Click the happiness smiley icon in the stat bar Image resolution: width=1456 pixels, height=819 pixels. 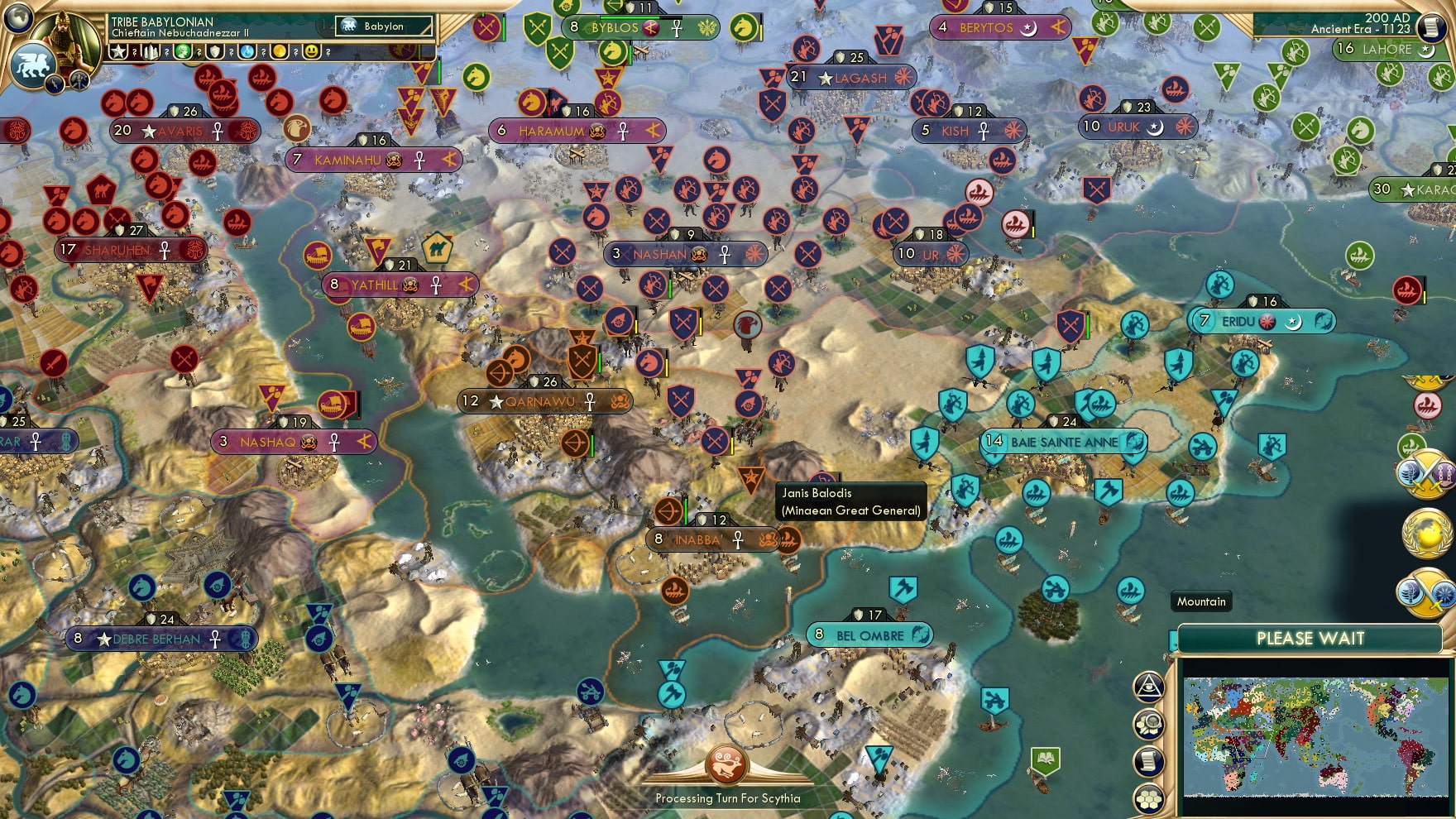point(311,51)
